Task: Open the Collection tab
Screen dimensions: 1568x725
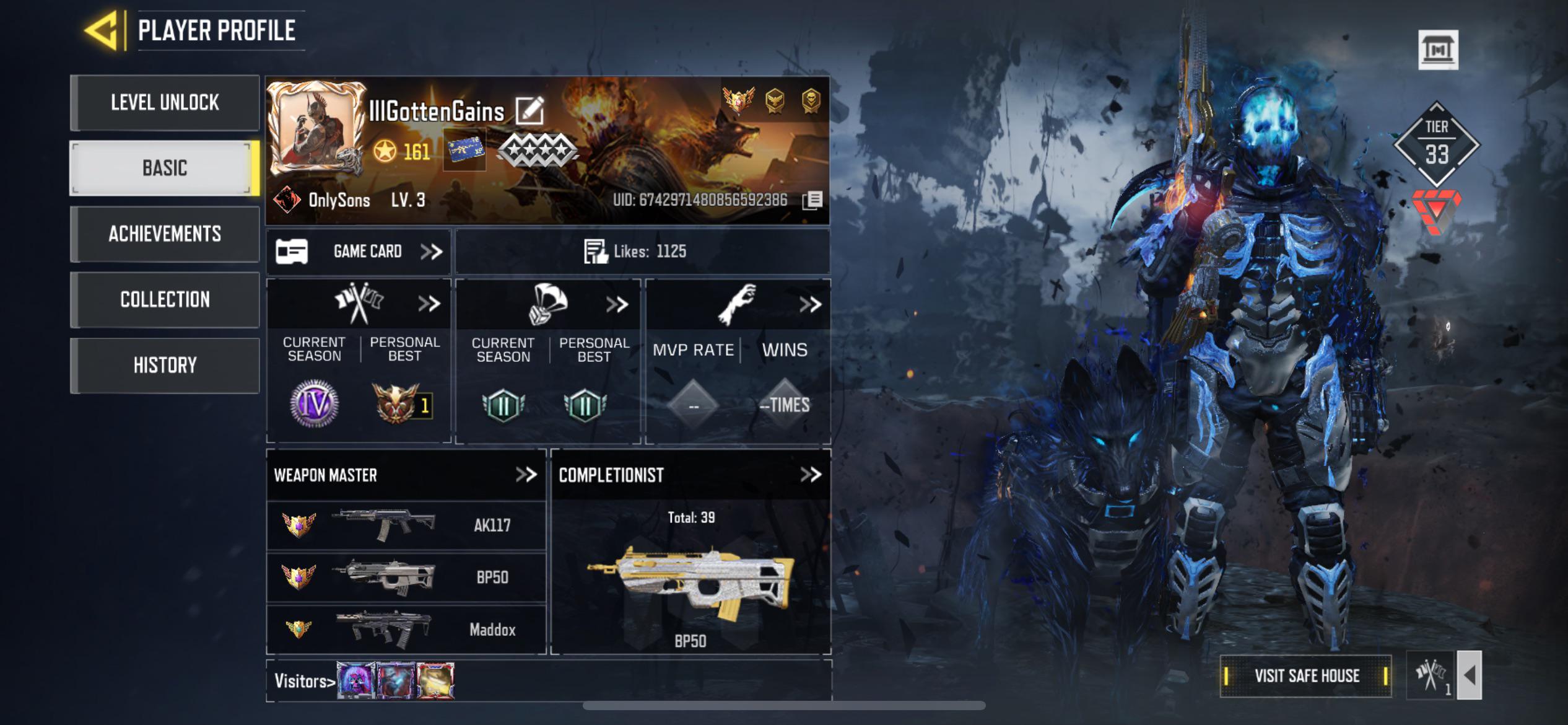Action: (x=165, y=299)
